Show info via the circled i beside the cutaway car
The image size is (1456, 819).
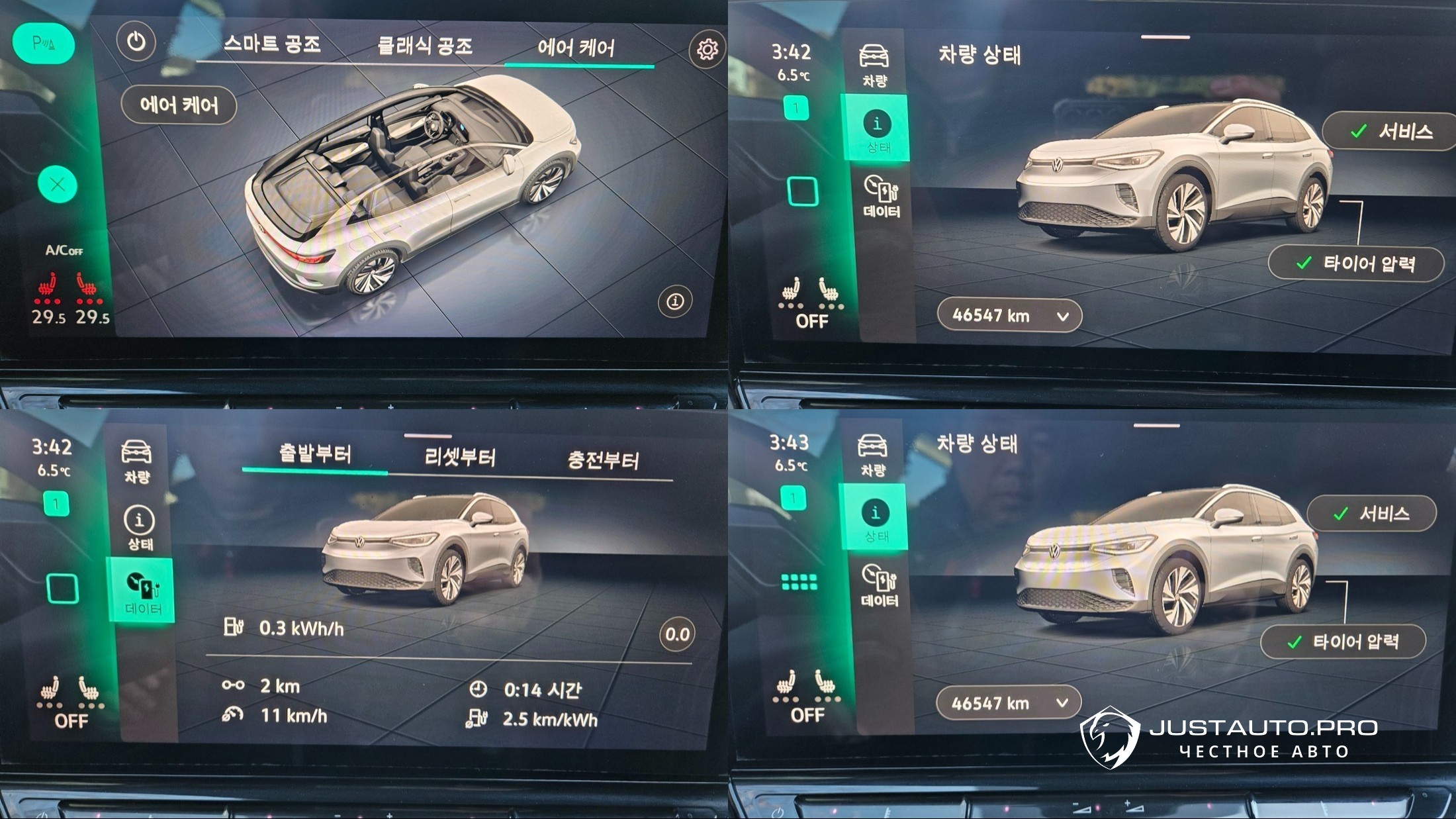click(674, 301)
